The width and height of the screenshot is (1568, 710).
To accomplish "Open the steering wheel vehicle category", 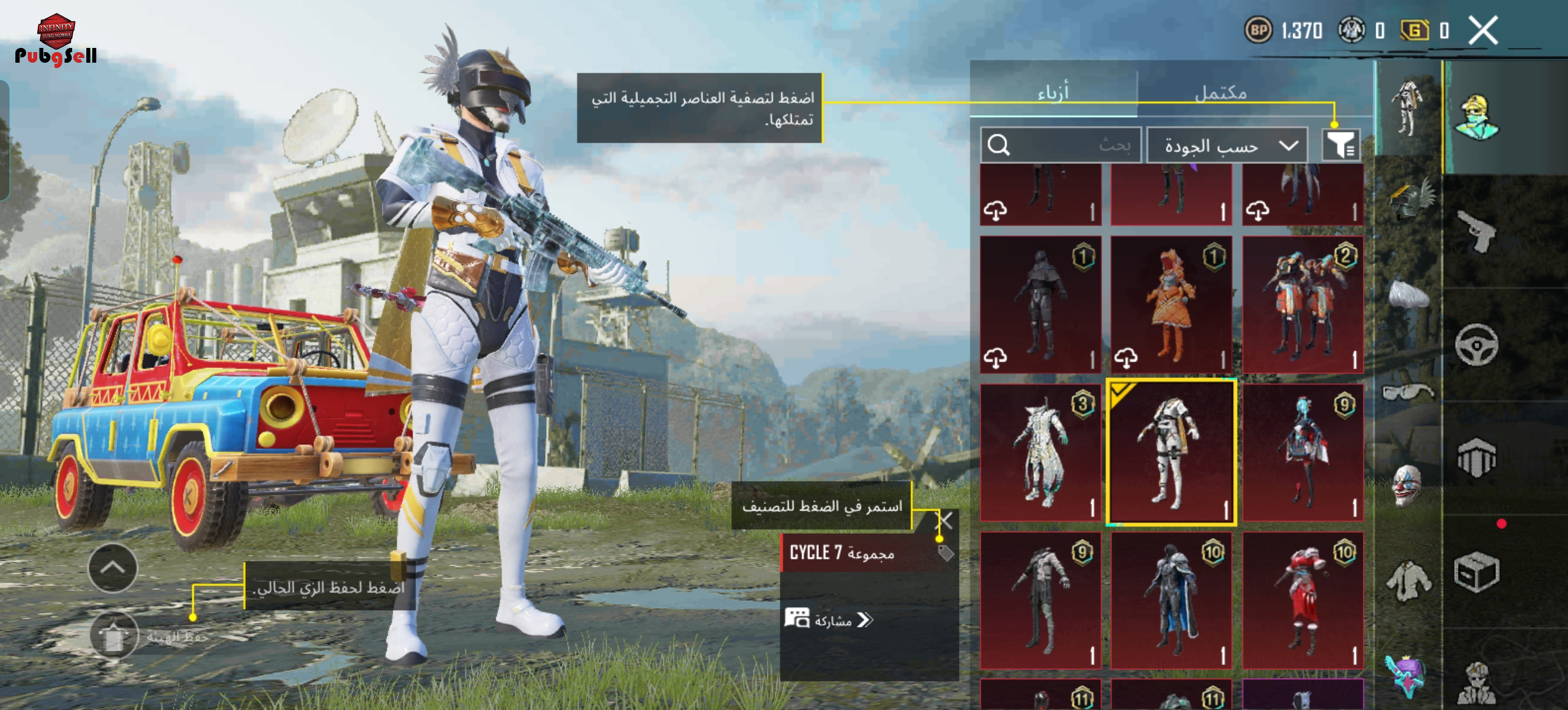I will point(1476,345).
